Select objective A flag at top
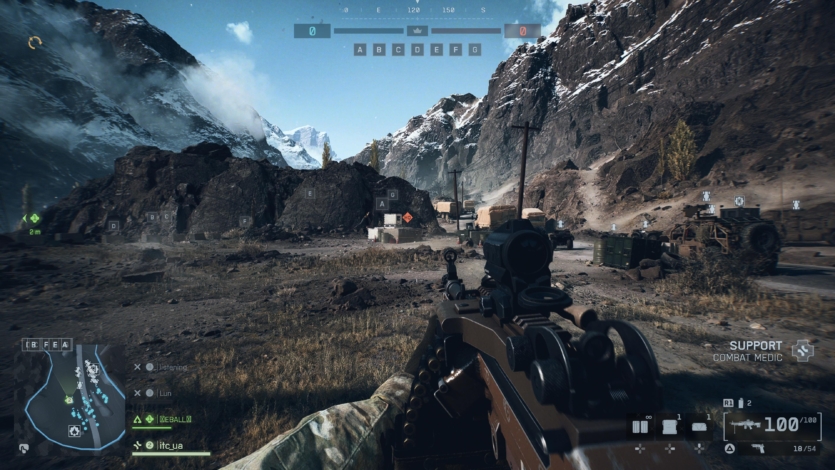 click(360, 49)
